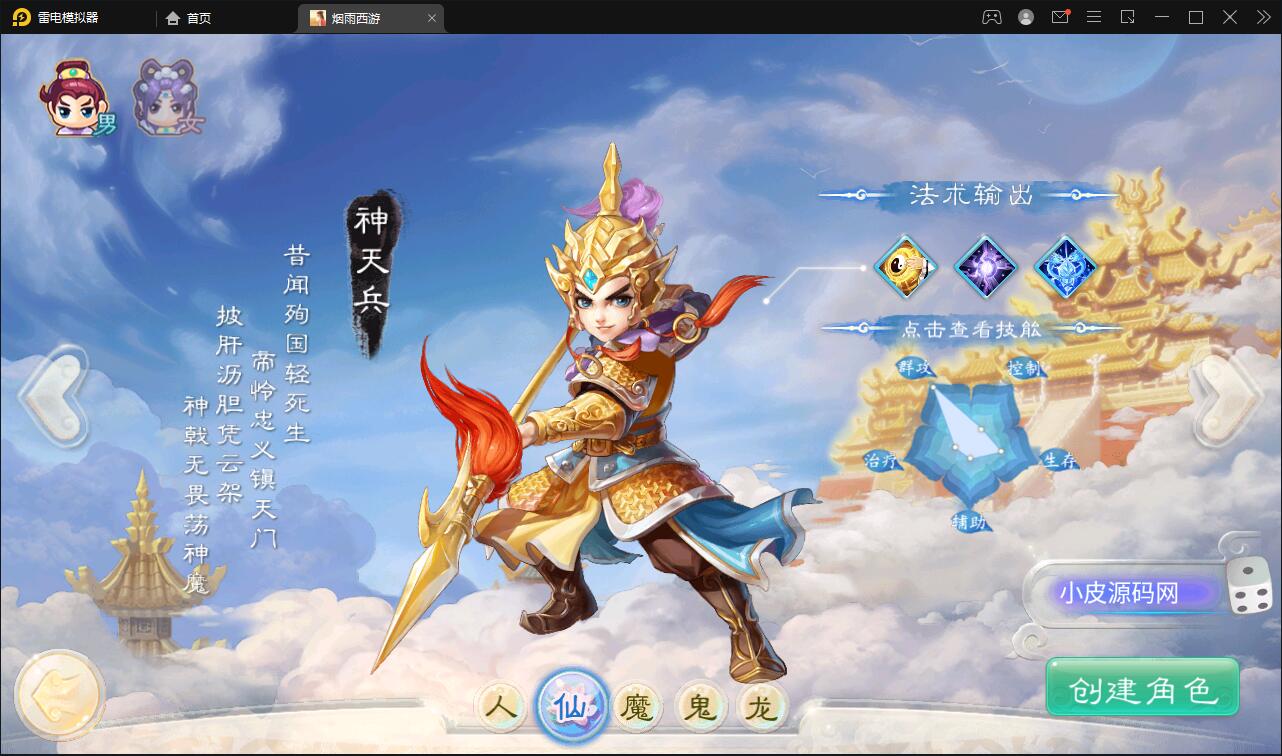Inspect the blue frost skill icon
1282x756 pixels.
pos(1063,267)
